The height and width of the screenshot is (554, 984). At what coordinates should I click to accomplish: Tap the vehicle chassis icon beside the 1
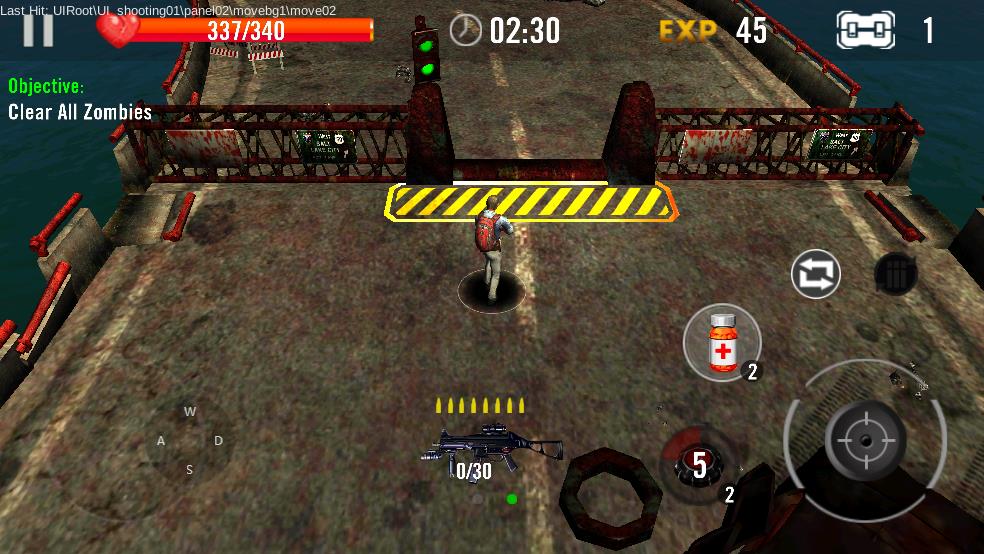pos(864,31)
